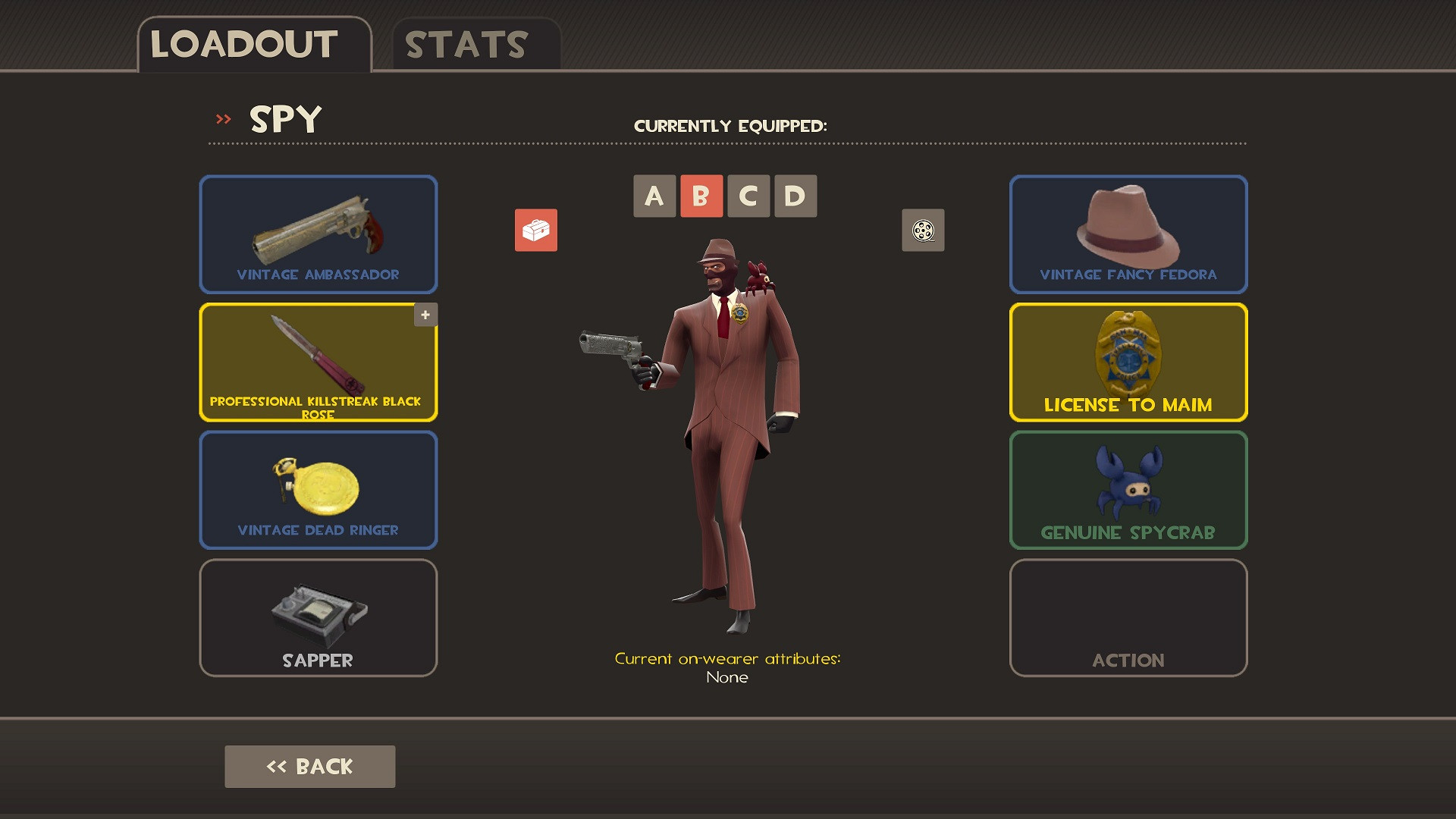This screenshot has width=1456, height=819.
Task: Click the BACK button
Action: tap(309, 766)
